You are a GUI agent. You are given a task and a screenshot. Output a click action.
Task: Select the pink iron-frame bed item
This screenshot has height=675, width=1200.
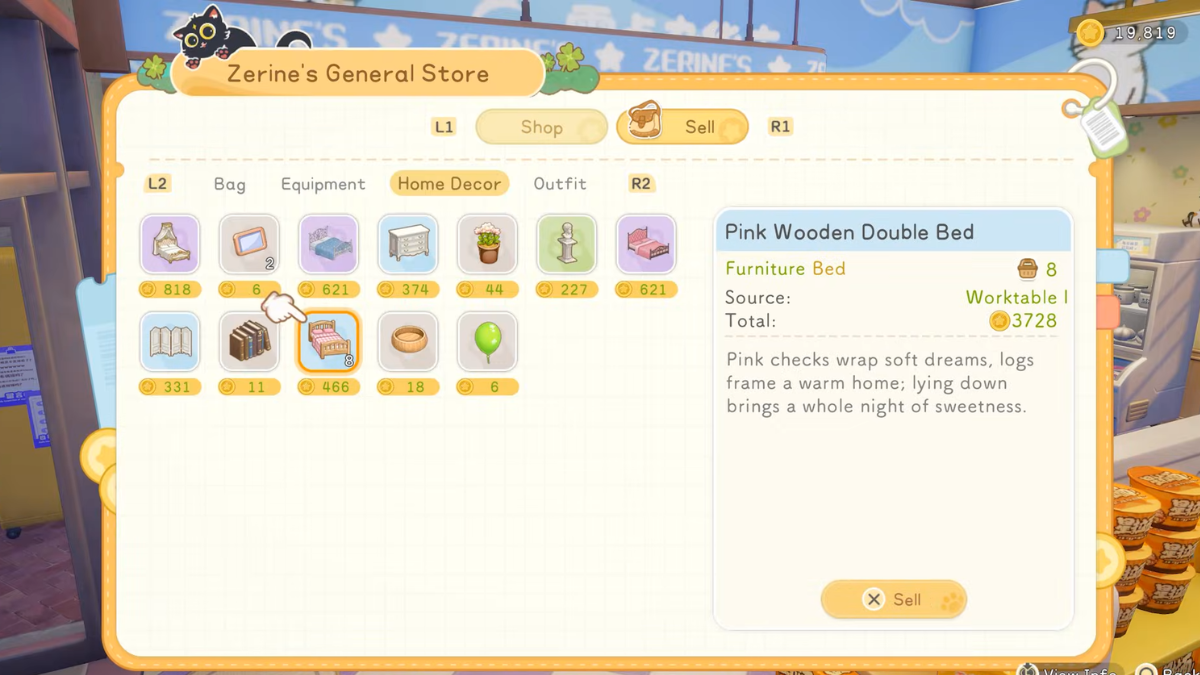click(646, 244)
